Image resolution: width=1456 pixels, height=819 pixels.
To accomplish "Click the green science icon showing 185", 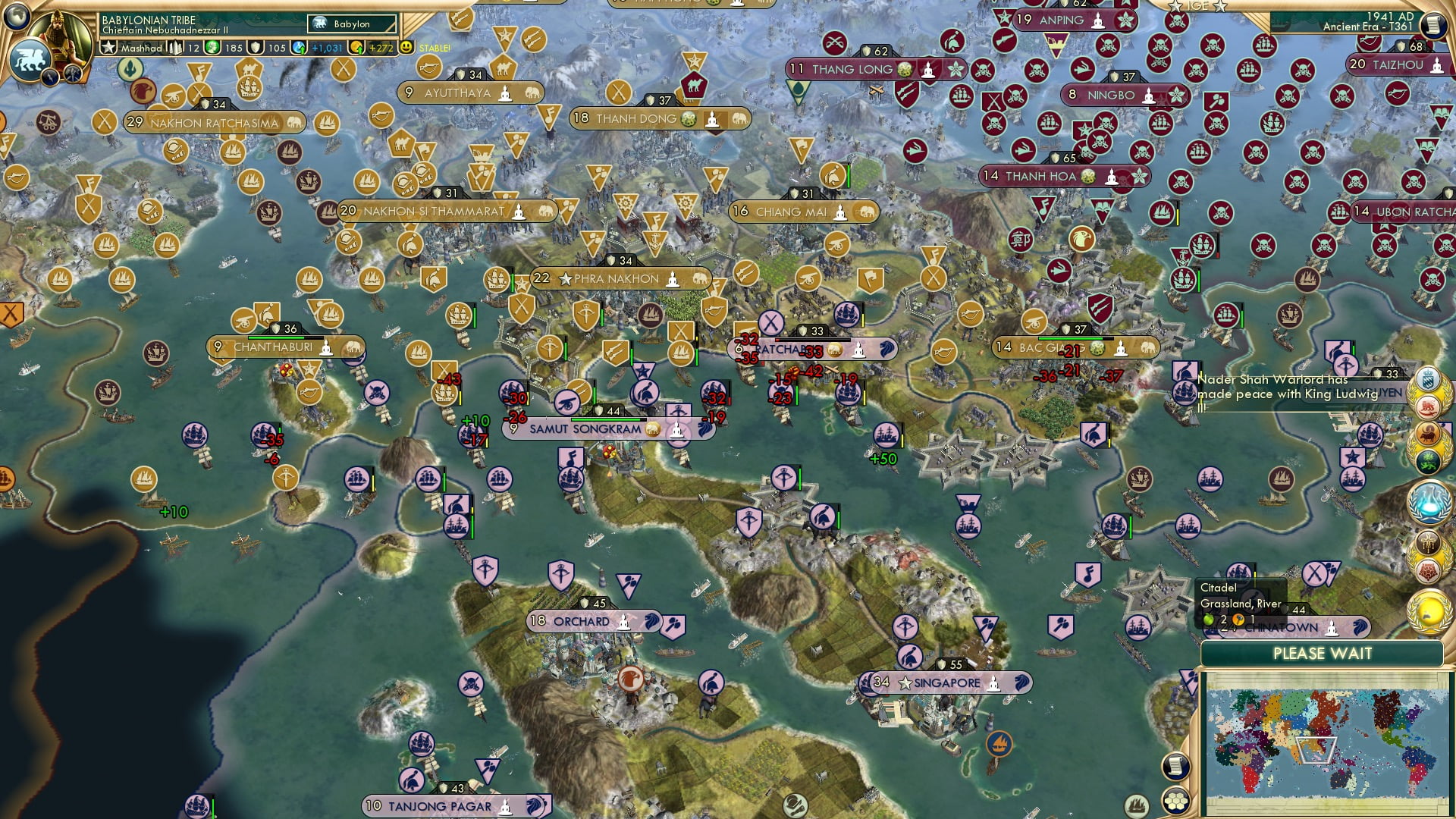I will point(213,48).
